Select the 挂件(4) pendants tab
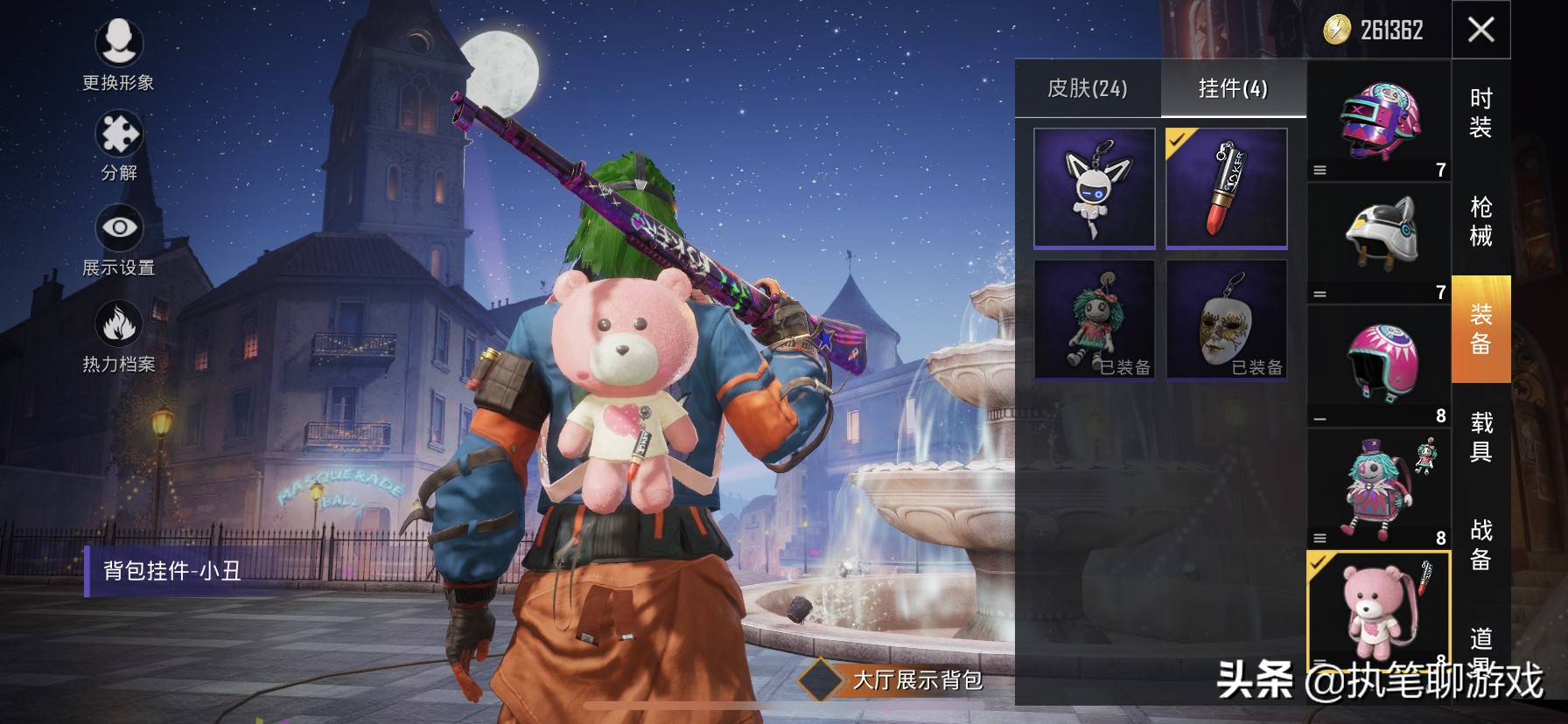Image resolution: width=1568 pixels, height=724 pixels. (x=1233, y=88)
